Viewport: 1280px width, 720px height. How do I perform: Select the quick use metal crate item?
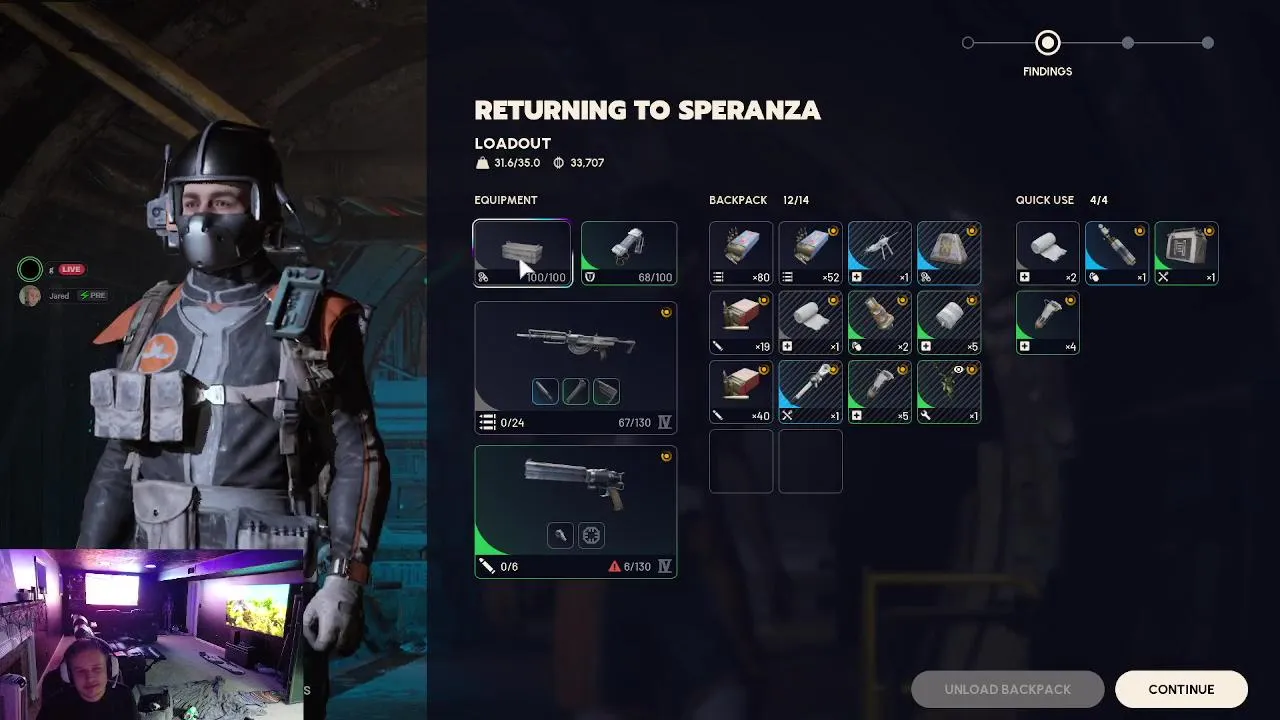[x=1186, y=254]
